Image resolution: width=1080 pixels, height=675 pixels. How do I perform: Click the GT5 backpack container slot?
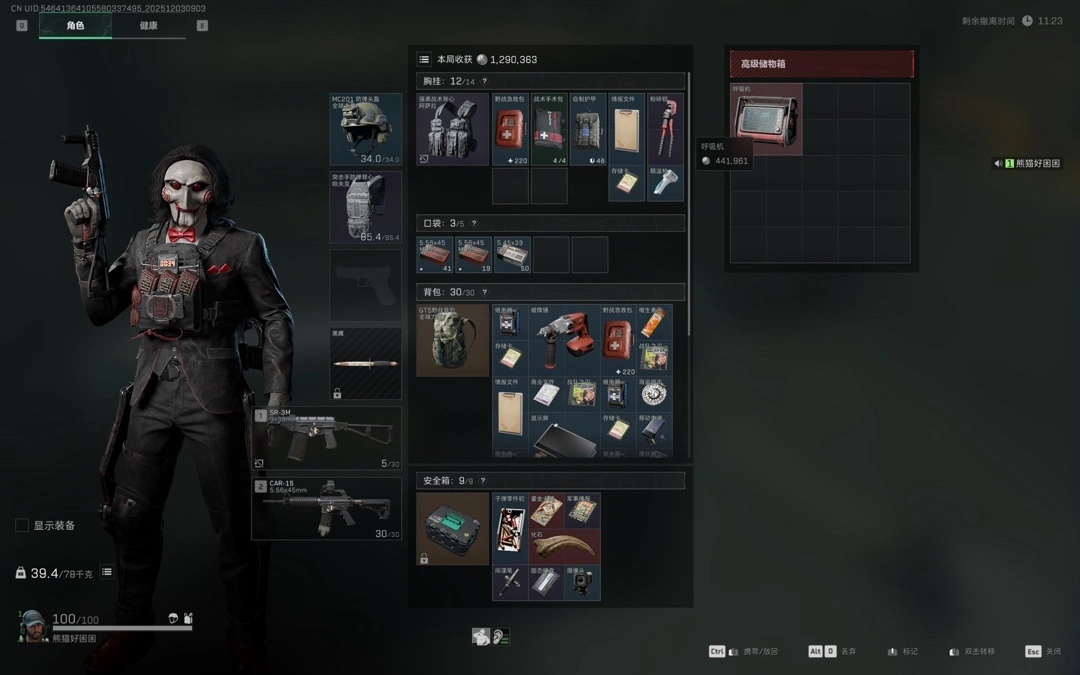point(452,340)
